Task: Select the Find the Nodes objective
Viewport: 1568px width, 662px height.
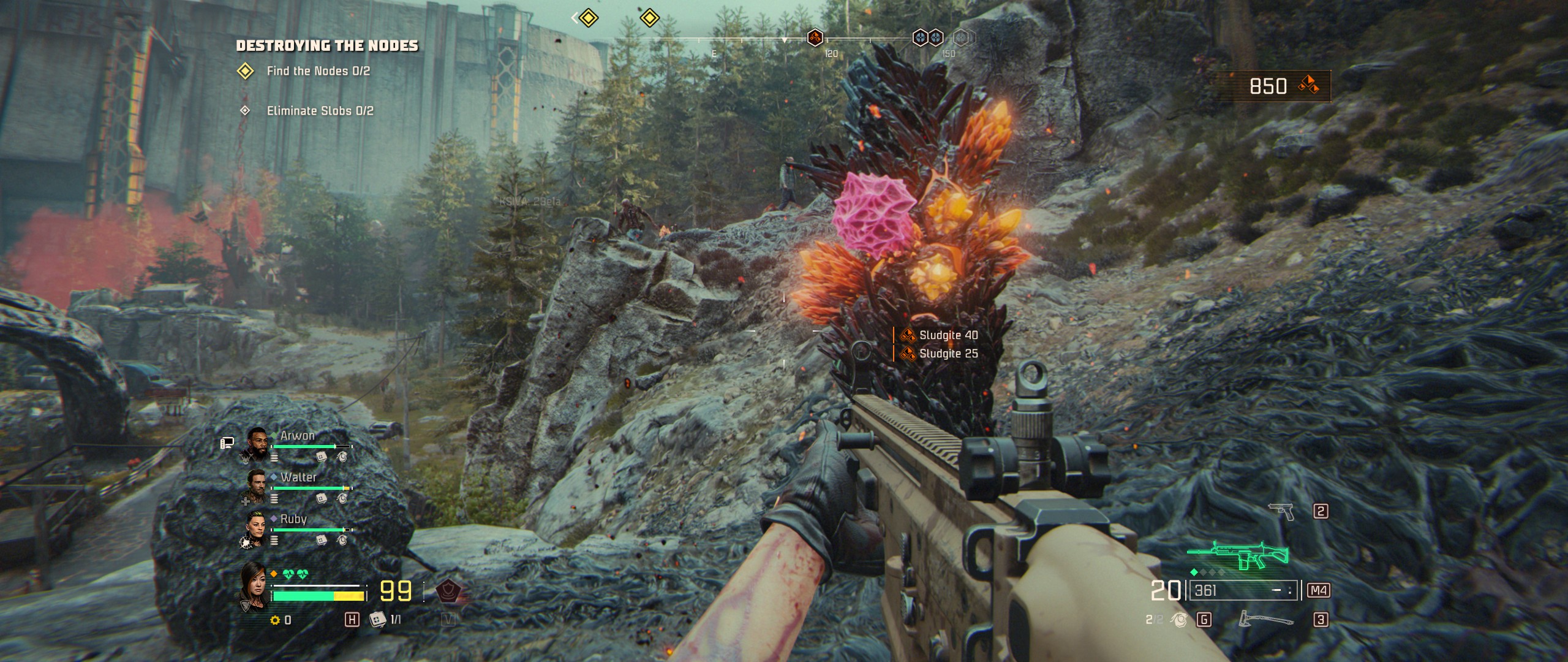Action: 318,71
